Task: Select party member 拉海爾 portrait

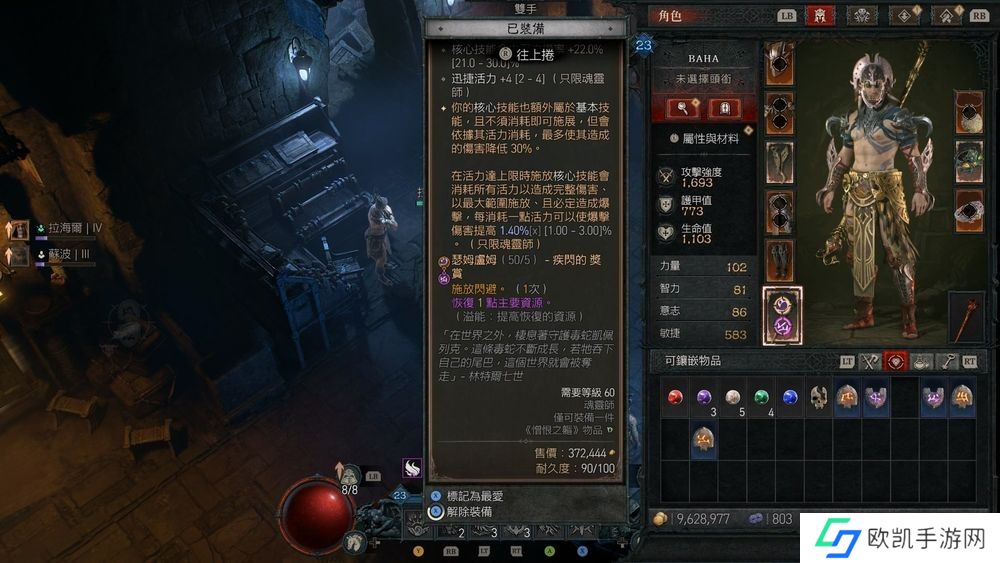Action: tap(20, 230)
